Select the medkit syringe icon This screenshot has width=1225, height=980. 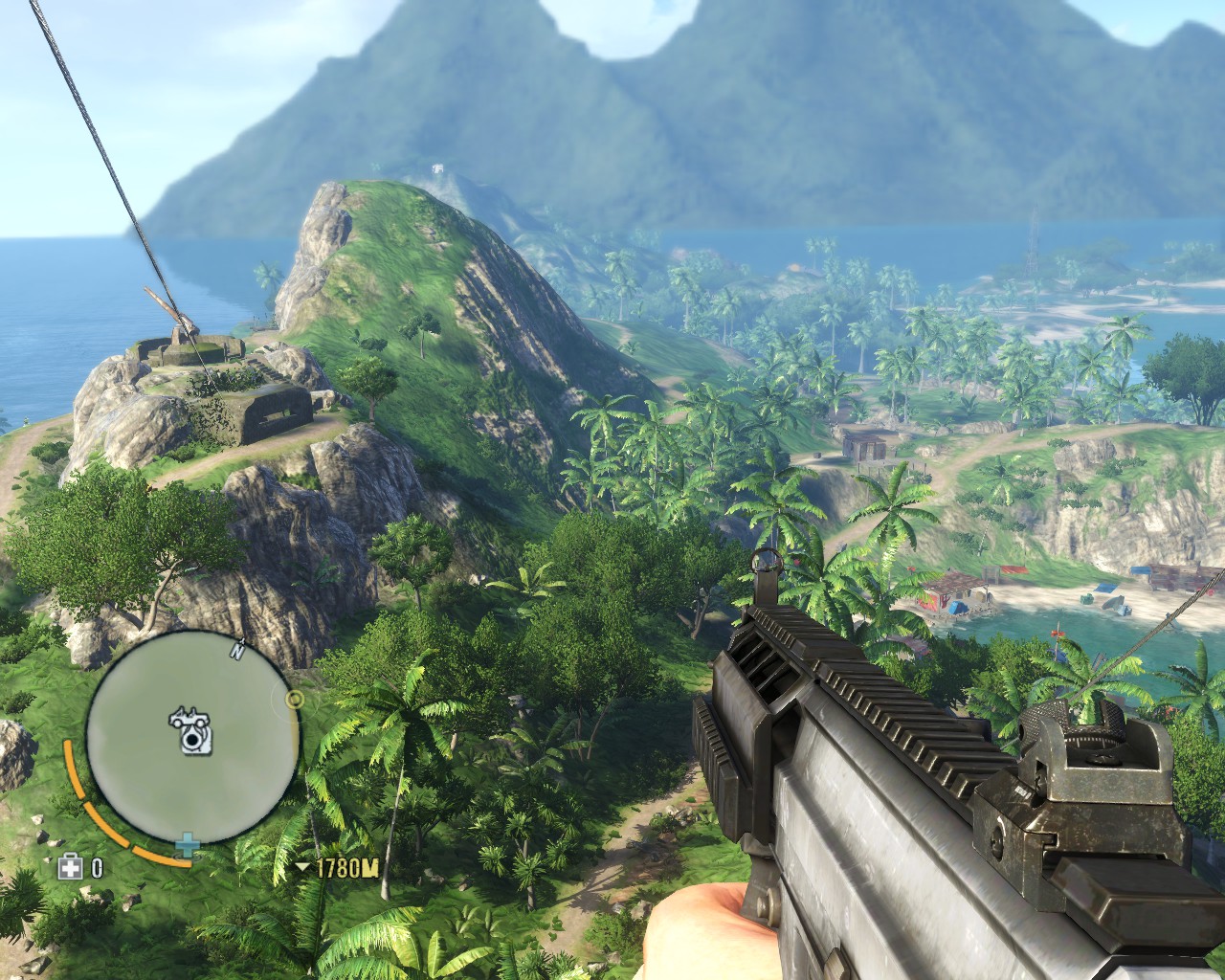pos(70,867)
